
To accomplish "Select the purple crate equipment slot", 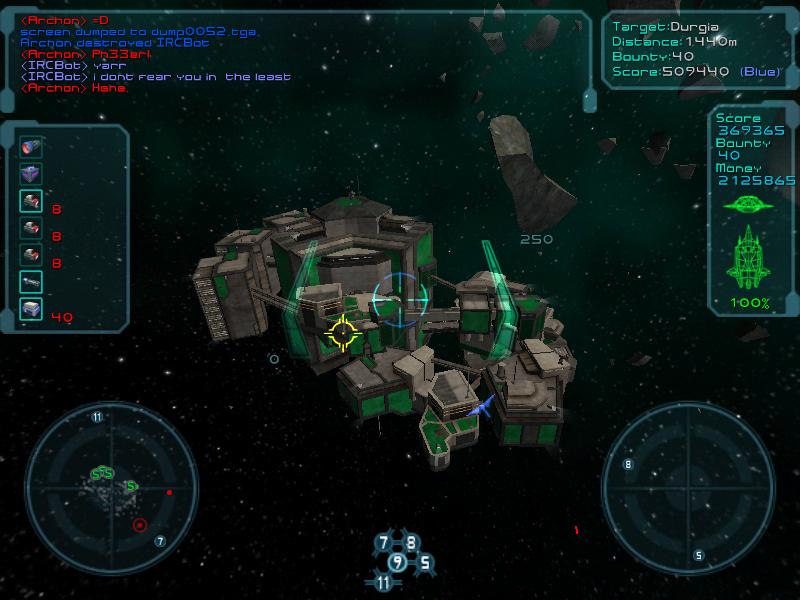I will tap(31, 174).
